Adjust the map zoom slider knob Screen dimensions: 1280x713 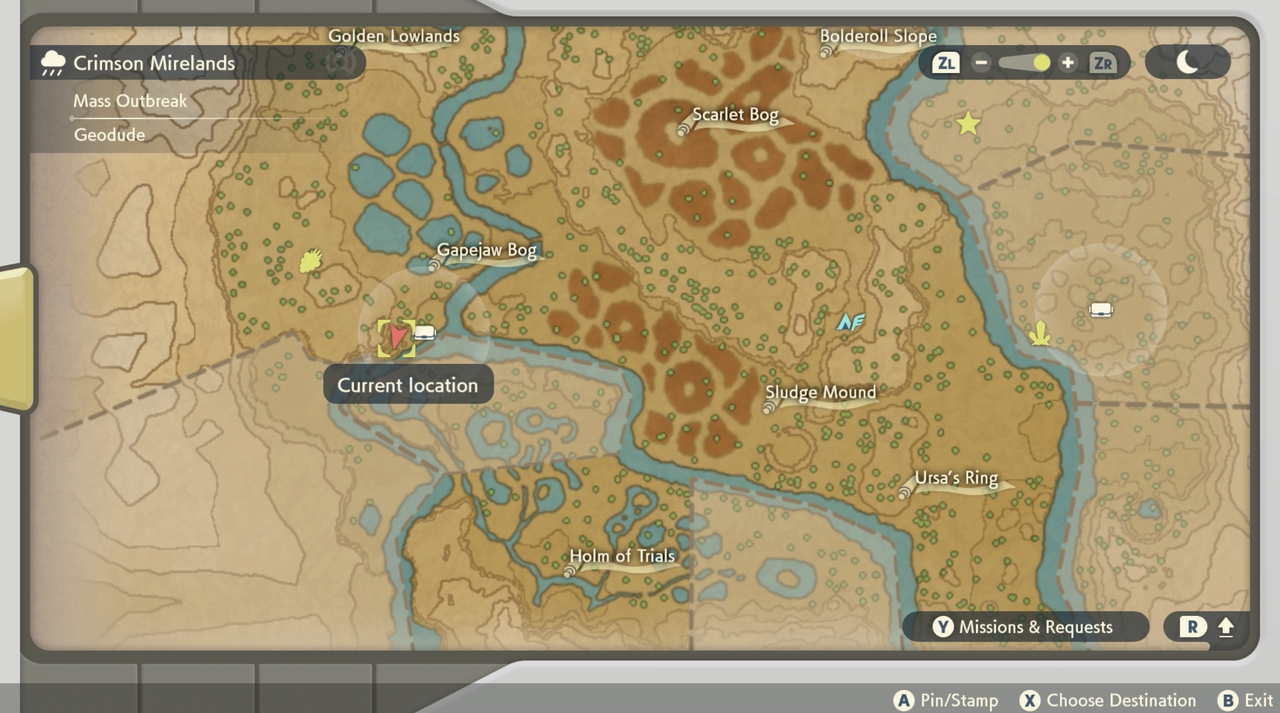click(1041, 63)
